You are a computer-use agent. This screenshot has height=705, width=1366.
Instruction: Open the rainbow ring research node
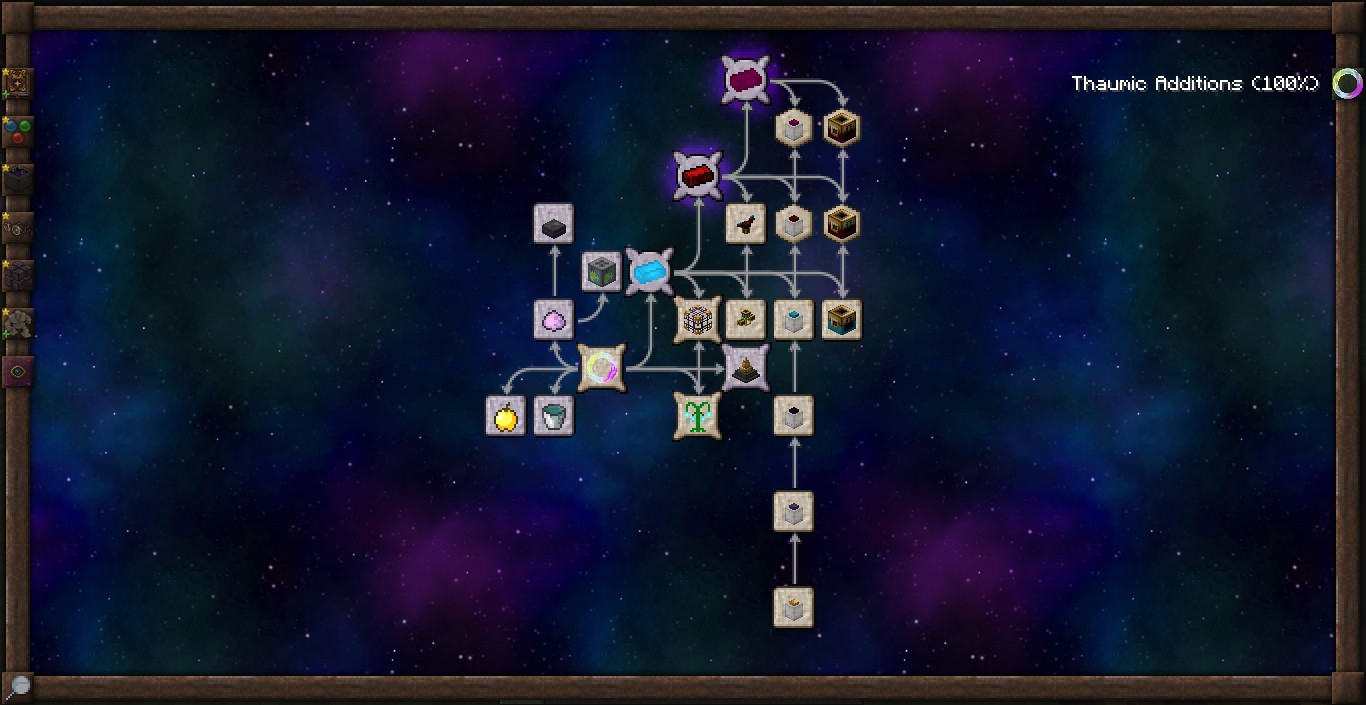click(x=601, y=368)
